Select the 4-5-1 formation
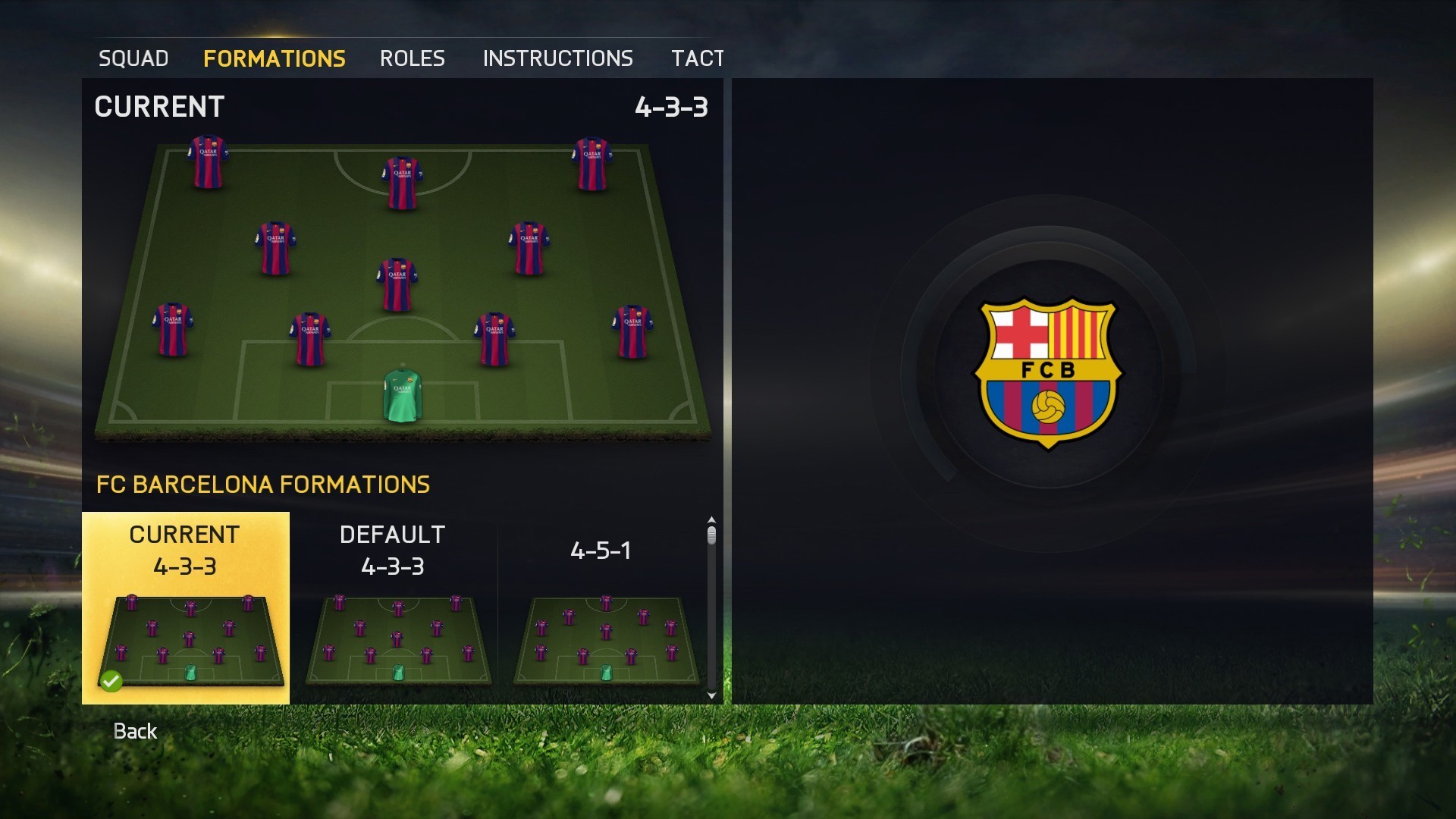Screen dimensions: 1456x819 603,622
